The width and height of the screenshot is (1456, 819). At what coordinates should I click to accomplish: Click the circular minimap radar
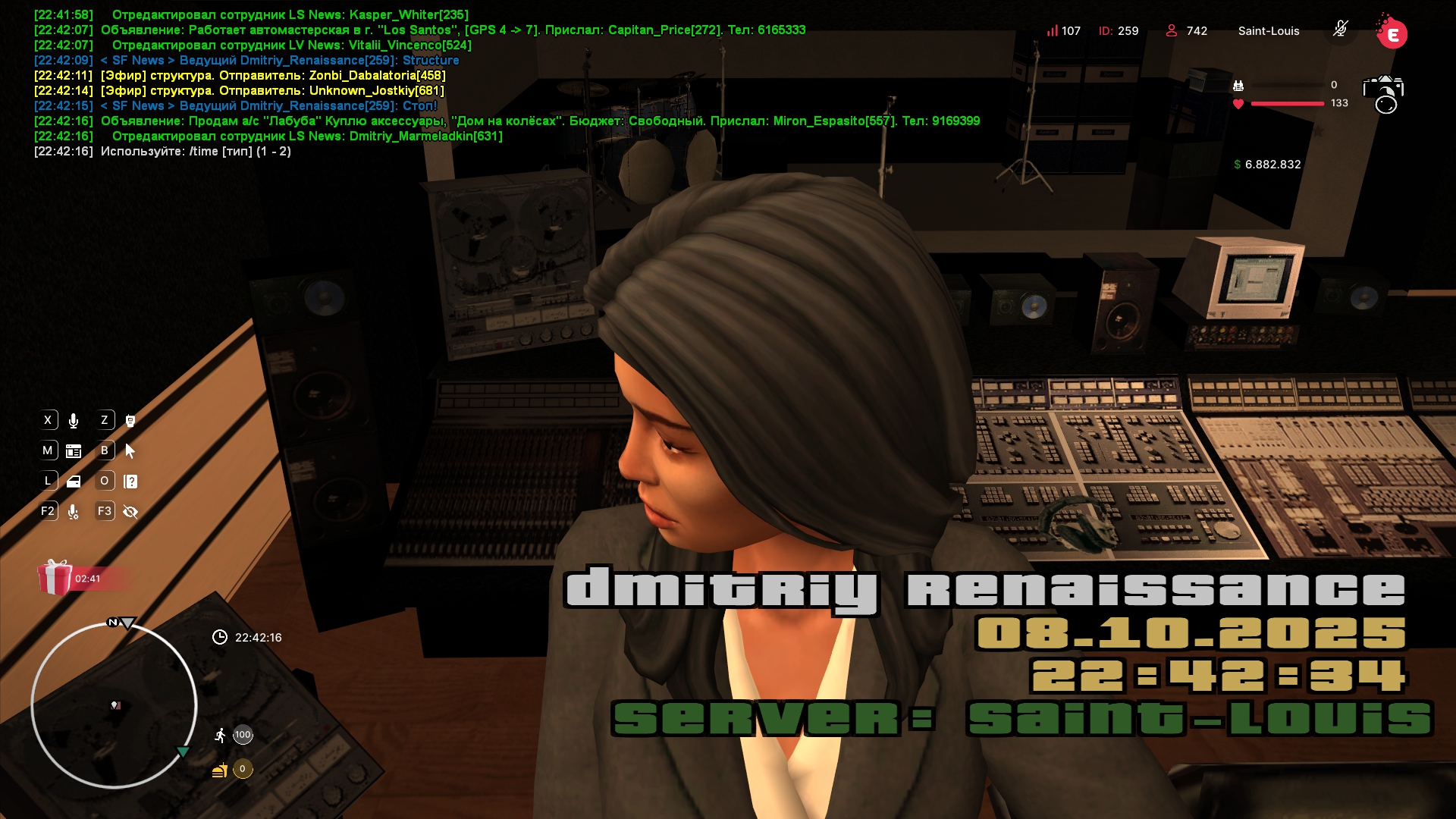pos(114,706)
